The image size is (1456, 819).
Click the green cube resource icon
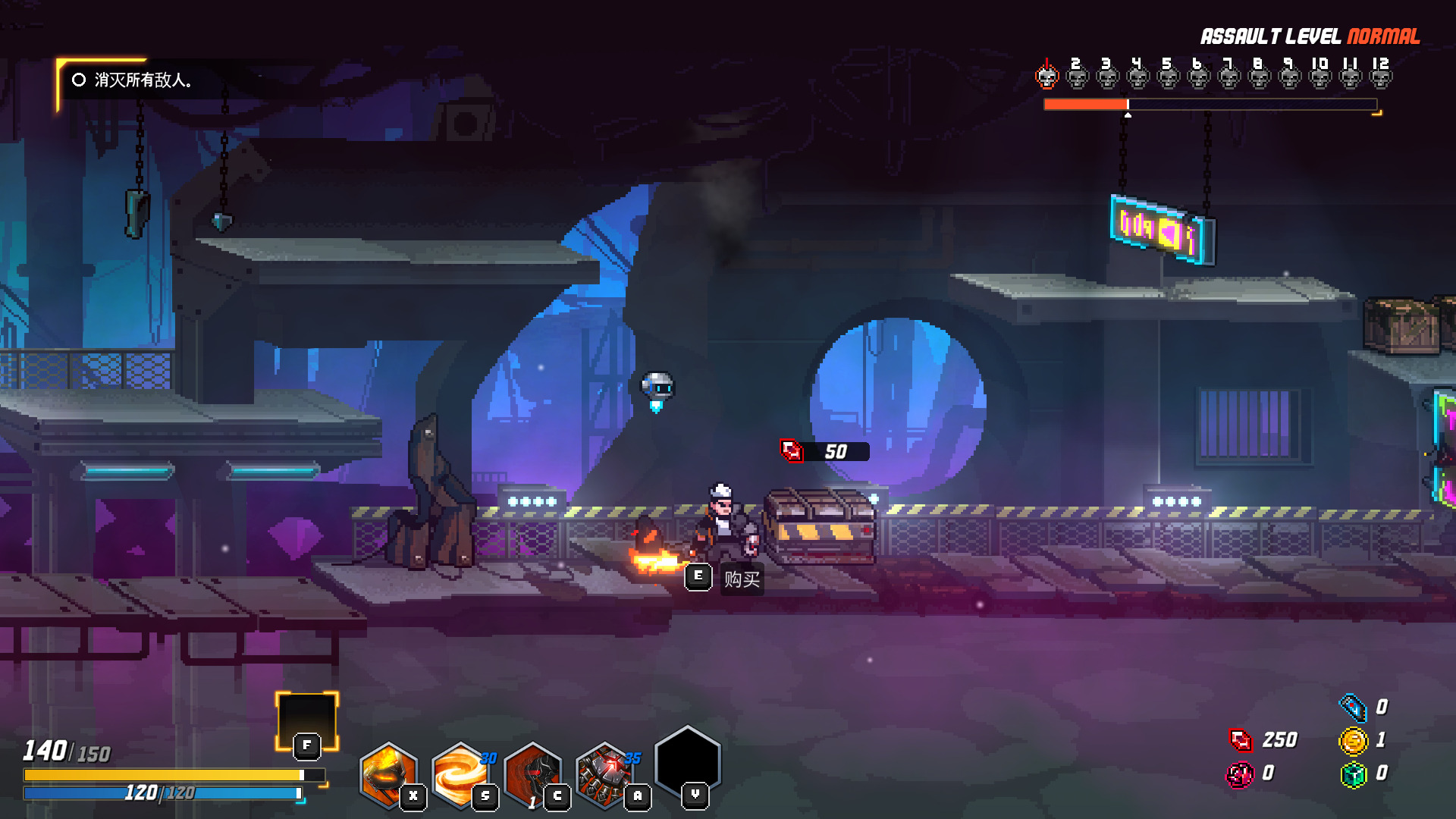(x=1353, y=774)
